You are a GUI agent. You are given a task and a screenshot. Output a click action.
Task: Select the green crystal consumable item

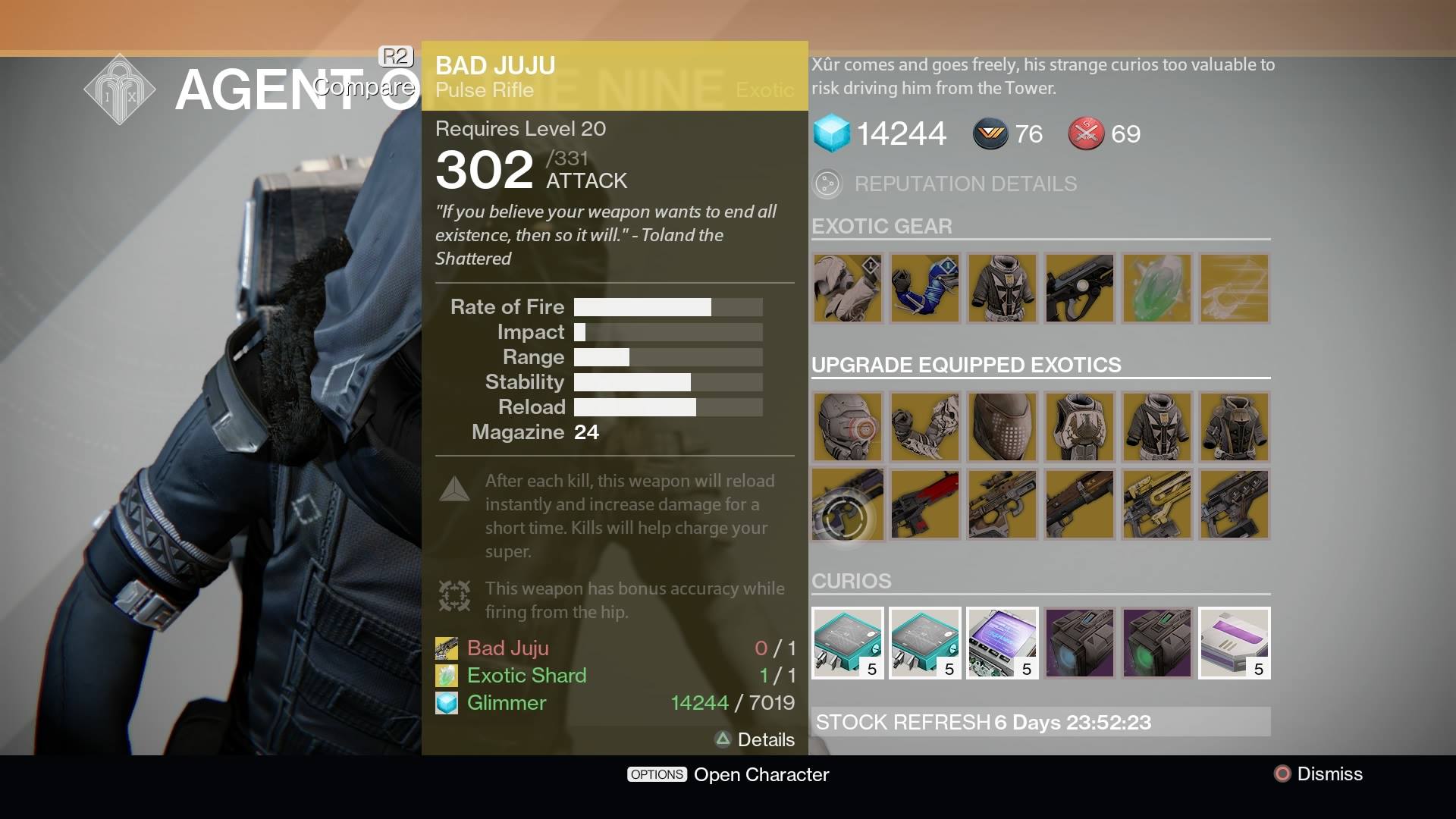[1156, 288]
